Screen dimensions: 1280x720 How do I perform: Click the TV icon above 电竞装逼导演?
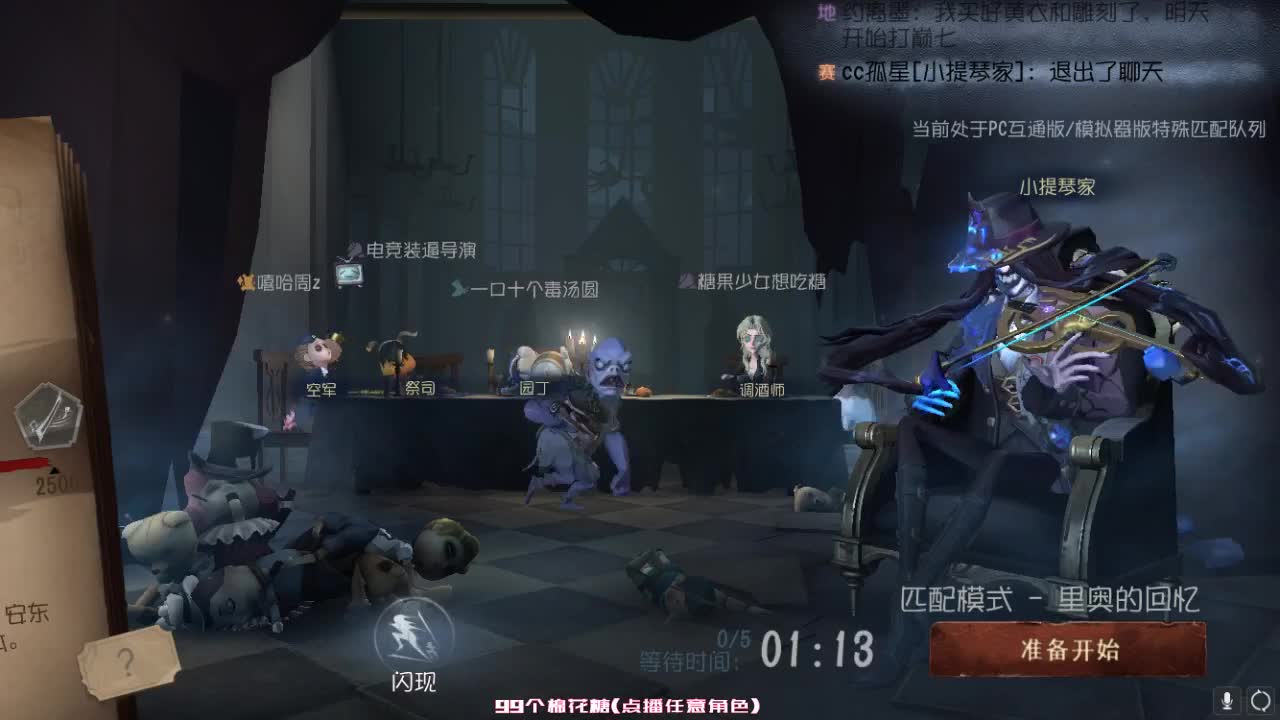(352, 272)
